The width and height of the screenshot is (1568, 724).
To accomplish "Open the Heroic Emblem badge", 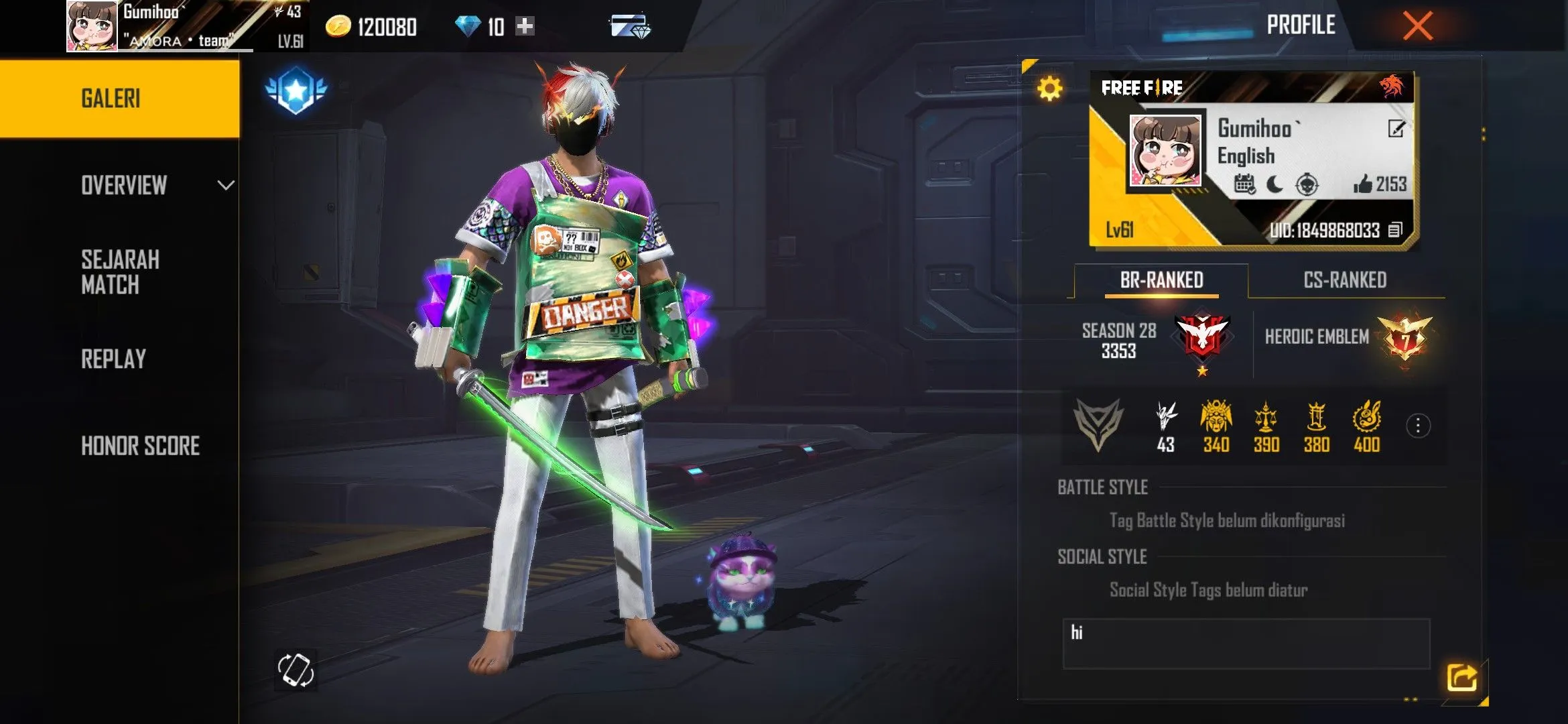I will (x=1404, y=337).
